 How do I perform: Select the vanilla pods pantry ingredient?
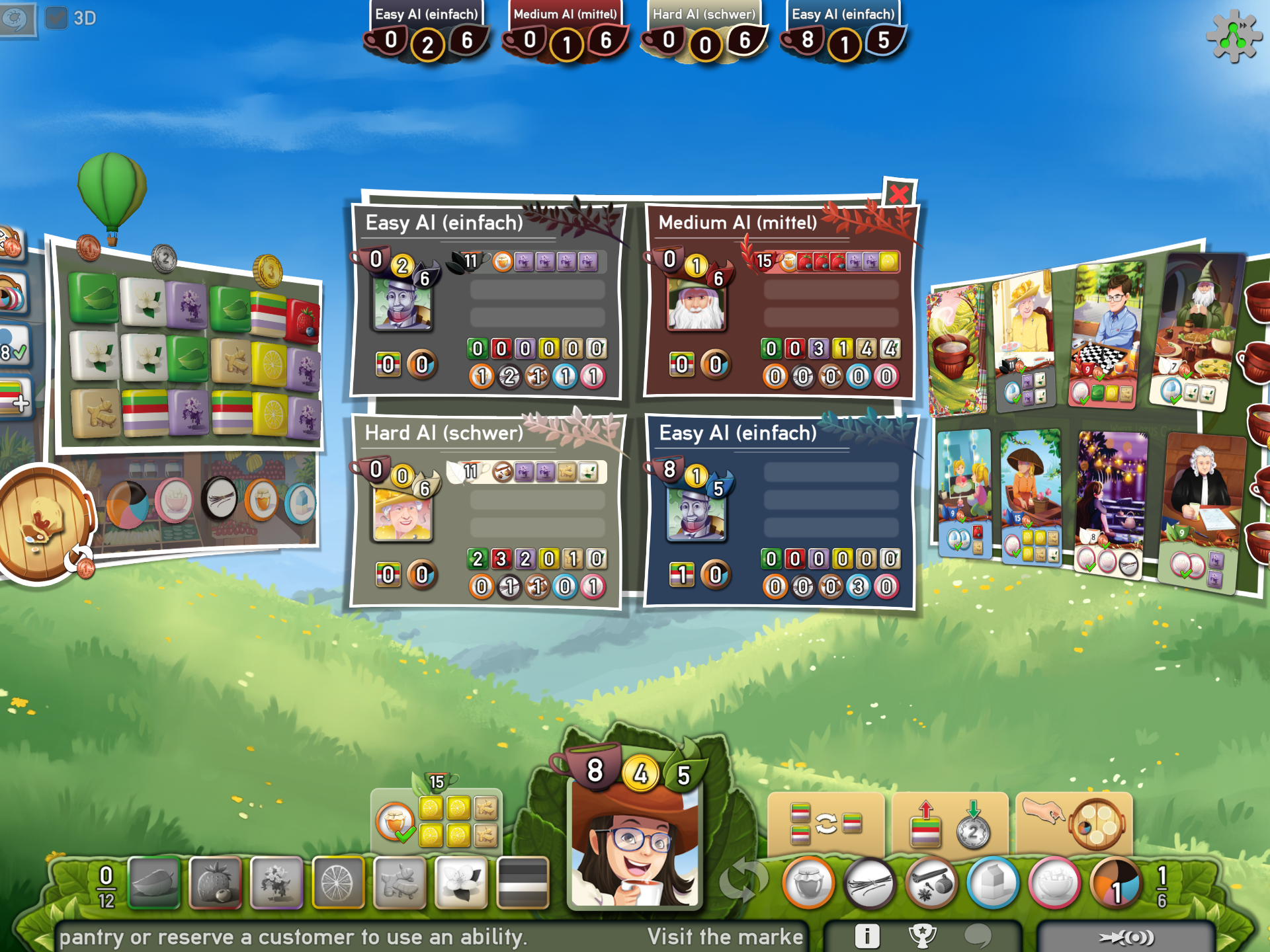tap(869, 883)
